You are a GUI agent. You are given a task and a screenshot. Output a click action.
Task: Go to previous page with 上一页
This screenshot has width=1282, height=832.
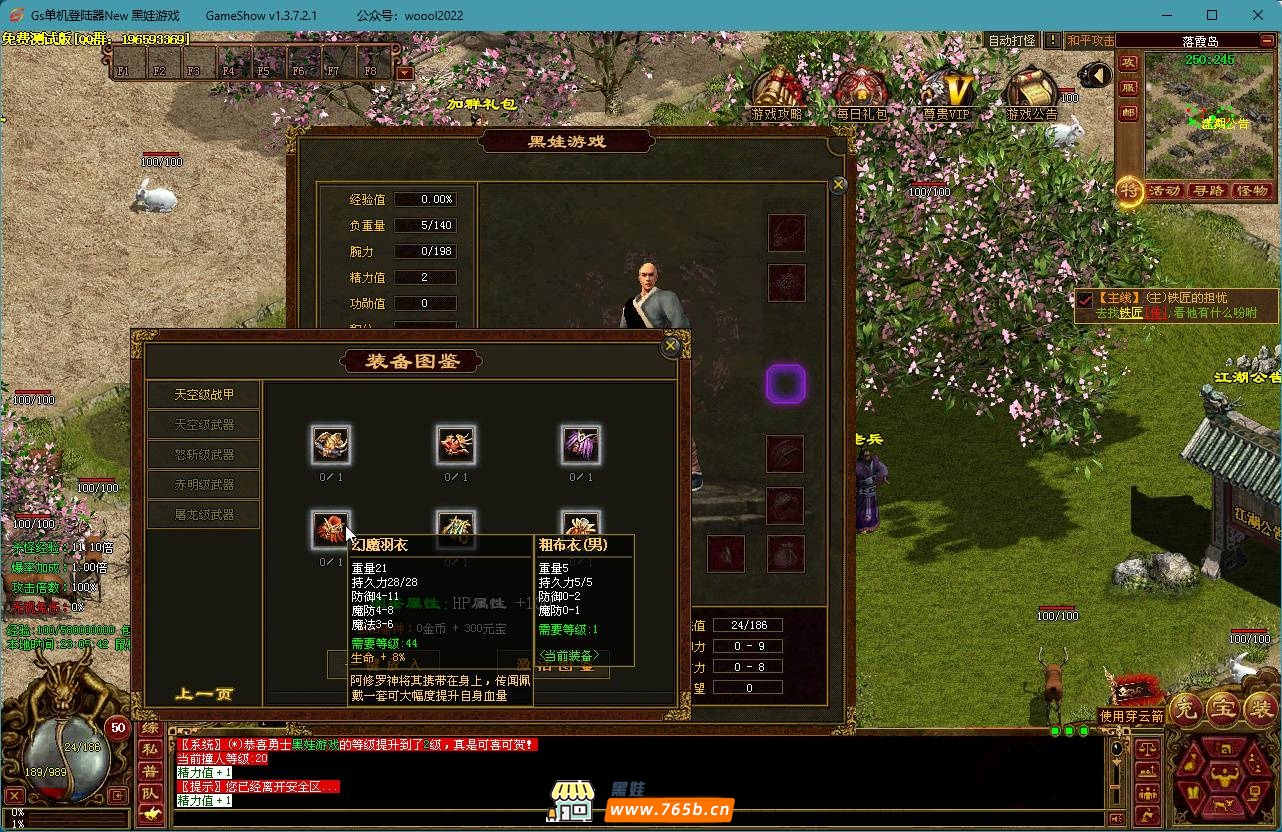(204, 693)
